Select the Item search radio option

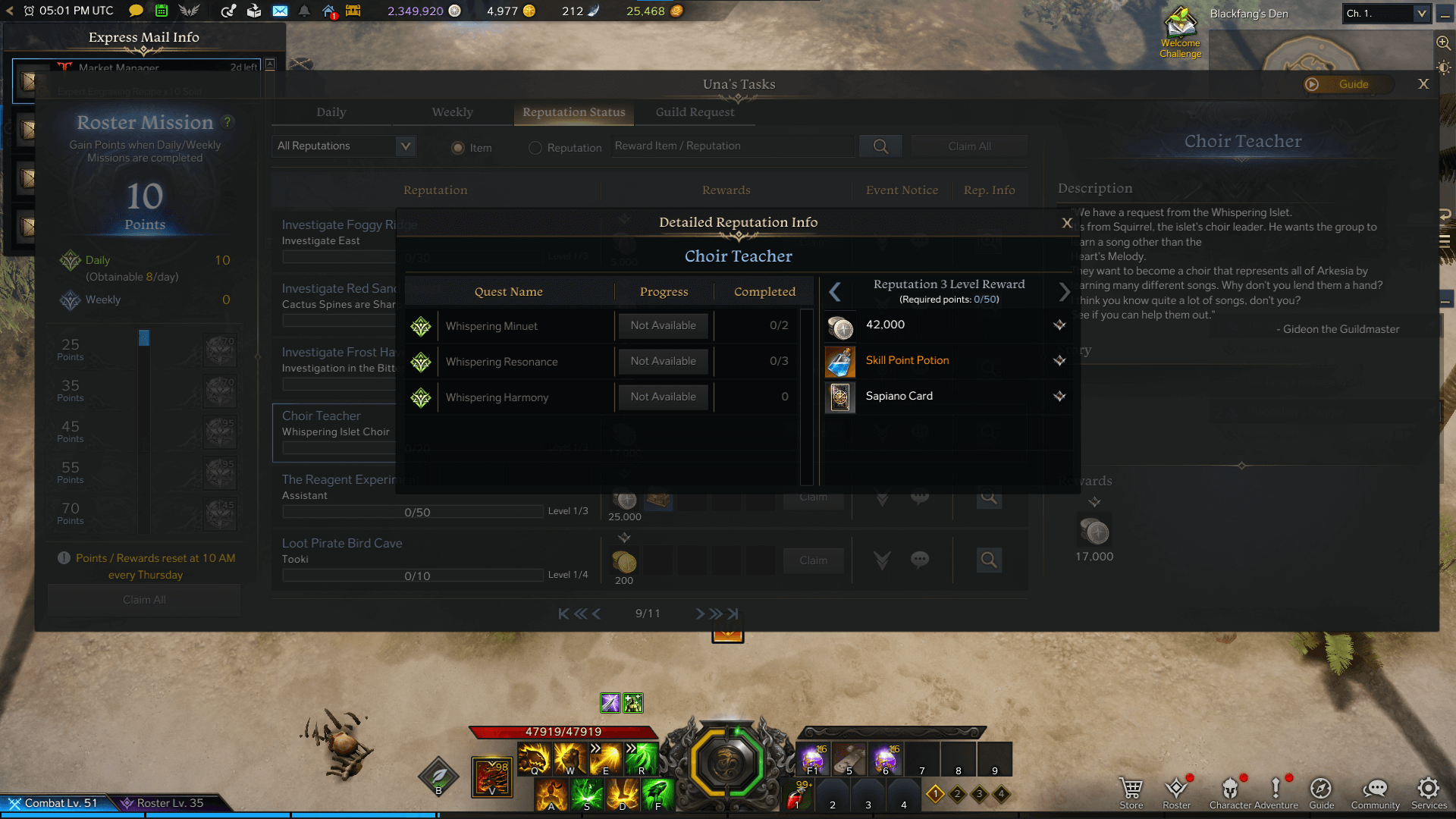(x=458, y=148)
